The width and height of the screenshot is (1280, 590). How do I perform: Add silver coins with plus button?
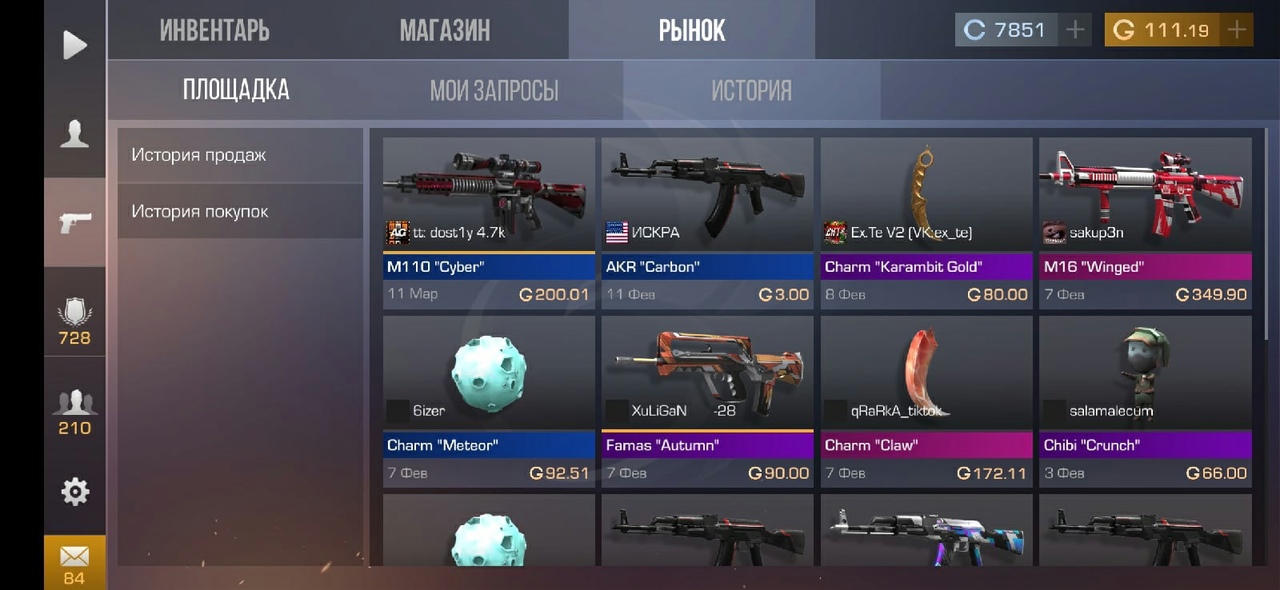[x=1075, y=30]
